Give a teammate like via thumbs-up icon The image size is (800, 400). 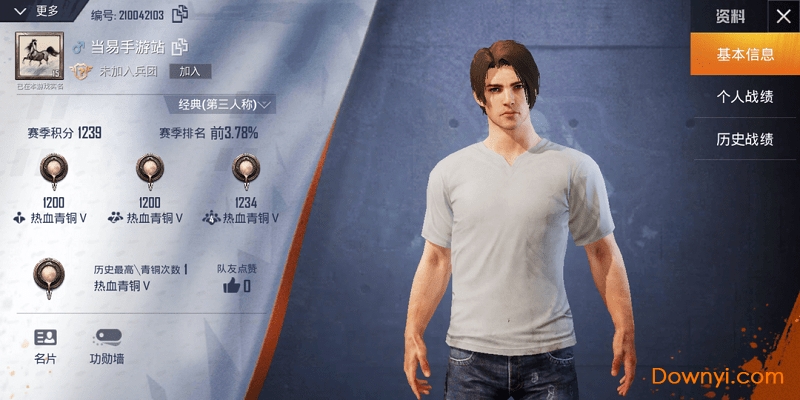(x=232, y=286)
